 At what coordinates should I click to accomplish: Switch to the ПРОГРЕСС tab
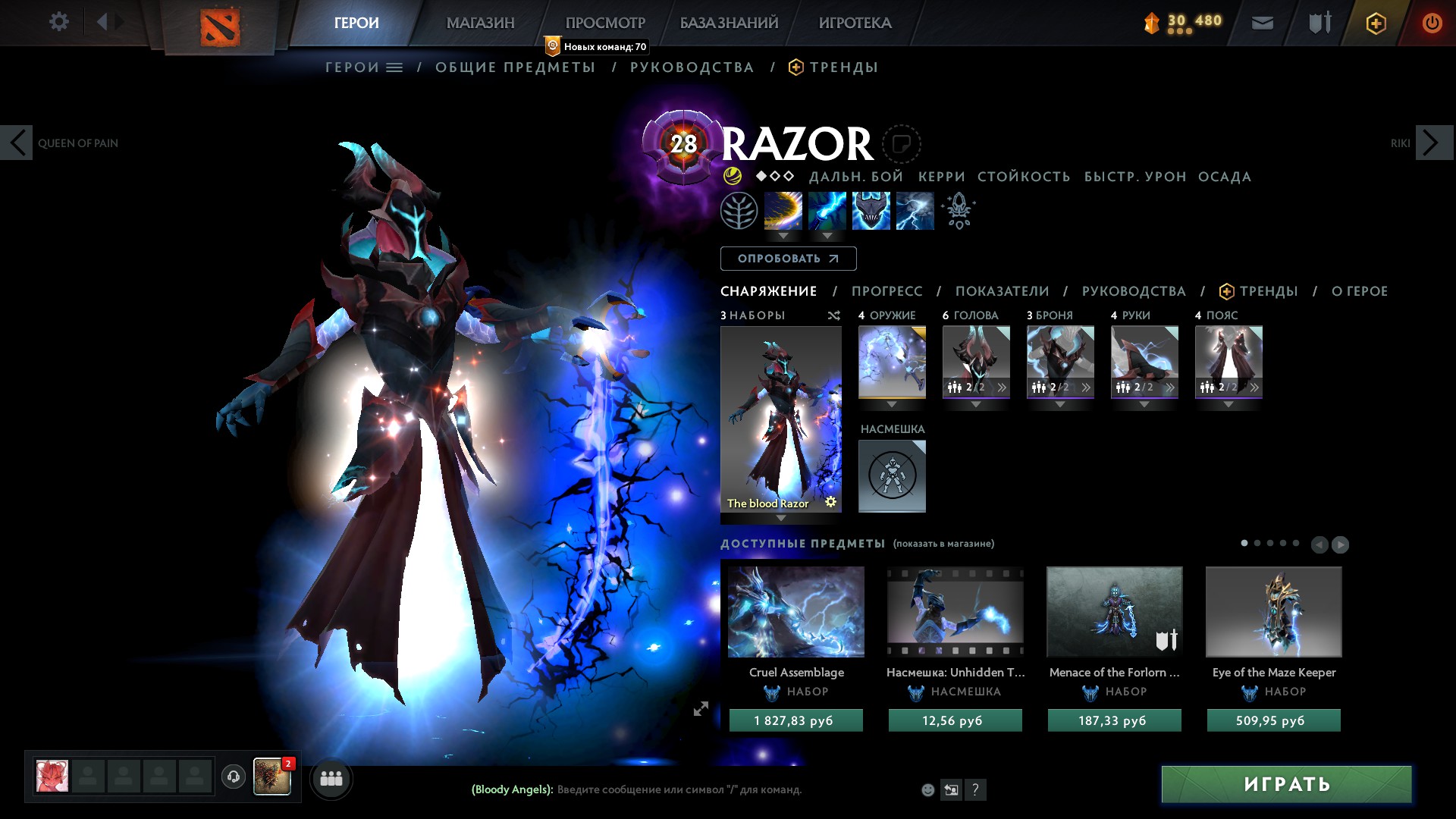click(x=887, y=290)
